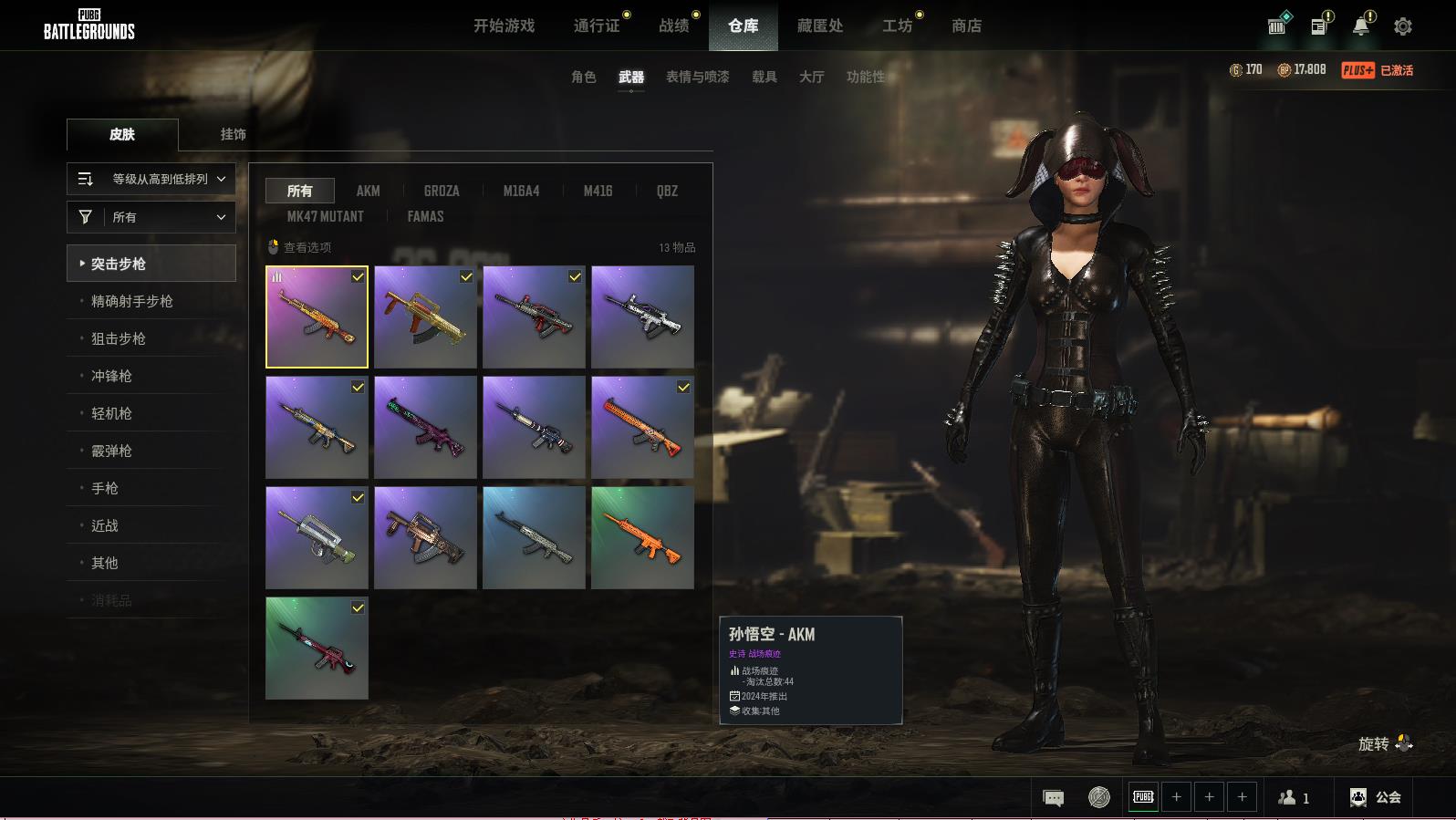Open the 所有 filter dropdown
1456x820 pixels.
tap(151, 217)
